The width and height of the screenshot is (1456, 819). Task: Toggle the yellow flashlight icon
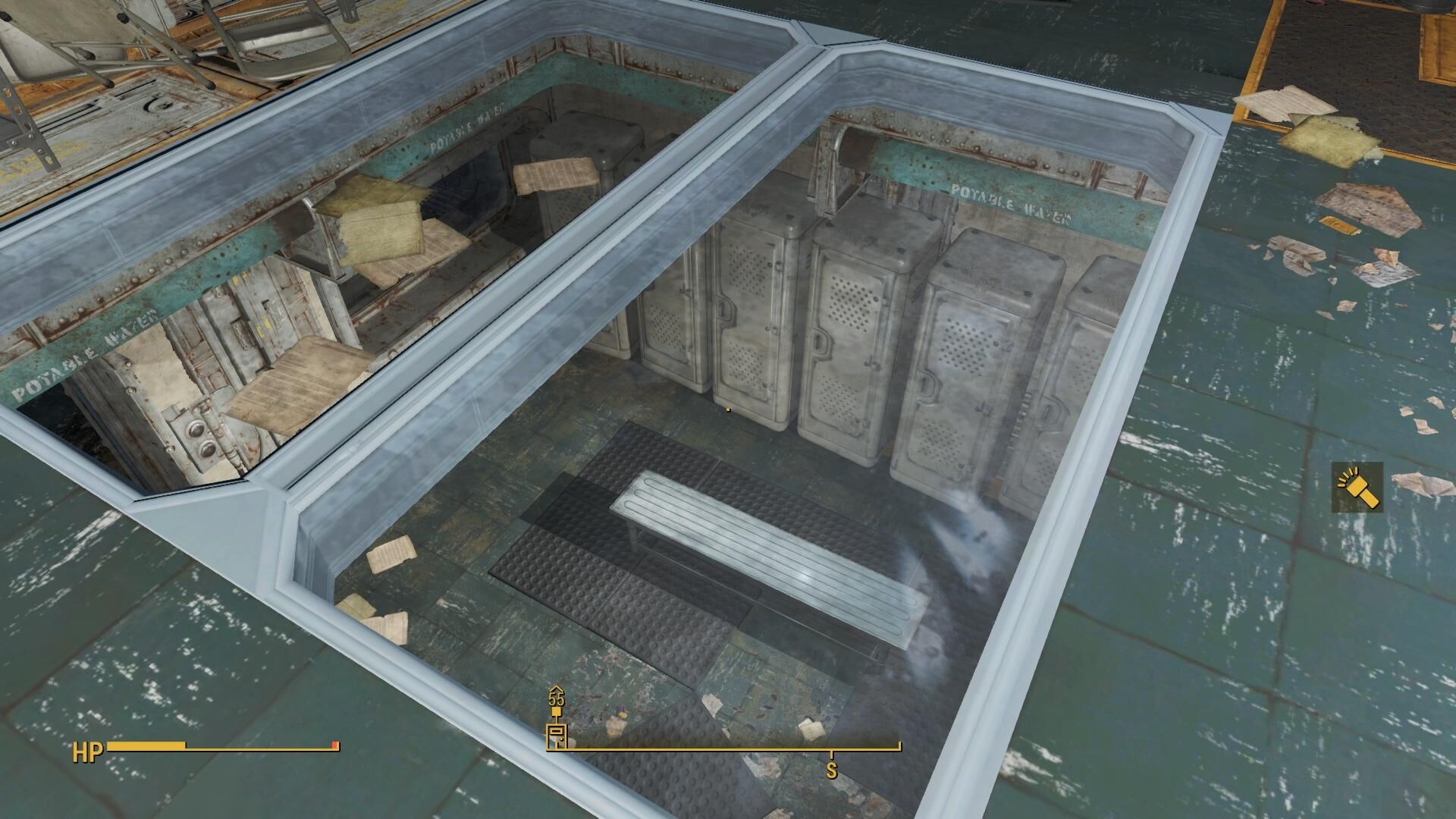1357,488
